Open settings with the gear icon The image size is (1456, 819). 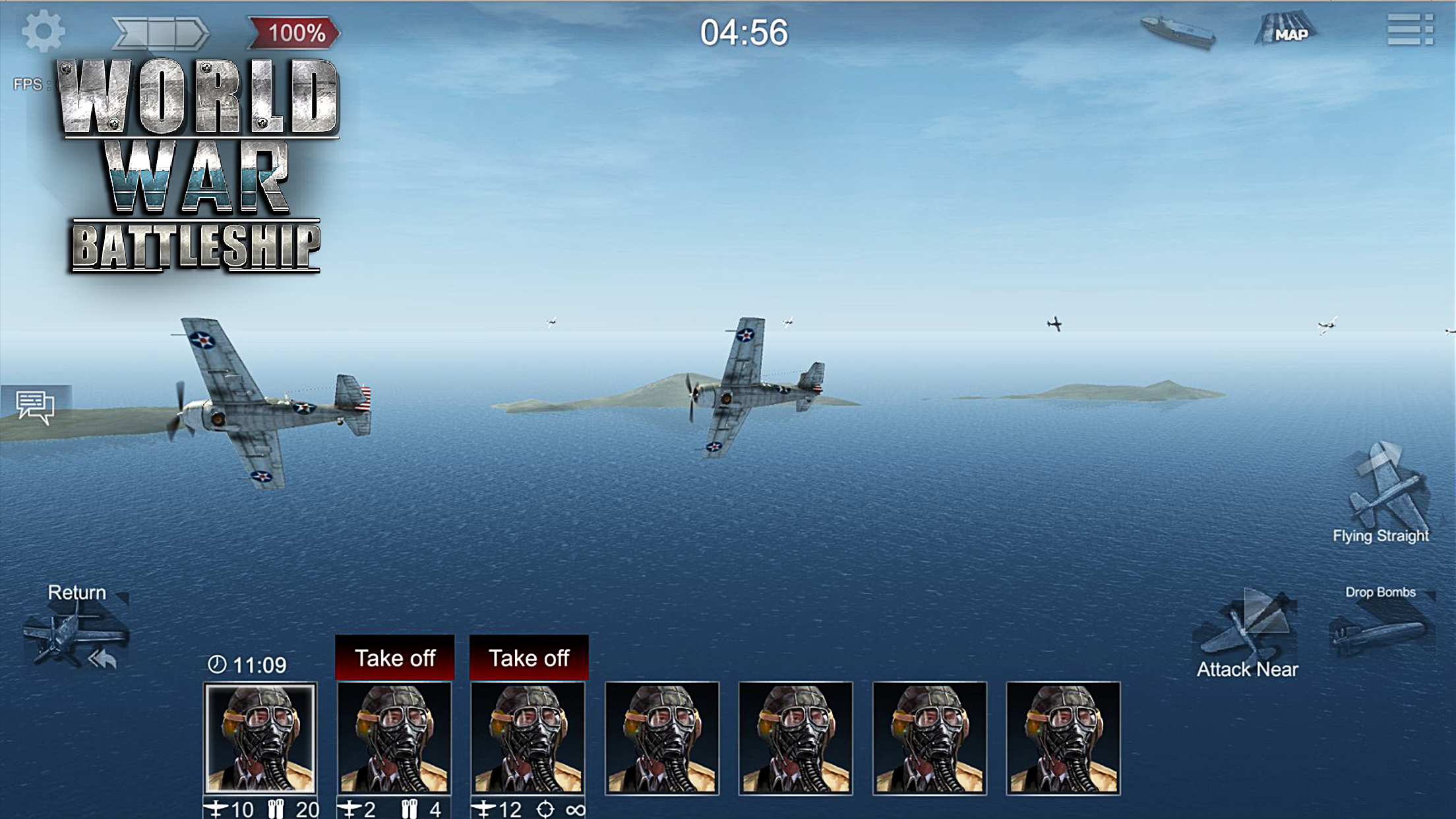43,31
